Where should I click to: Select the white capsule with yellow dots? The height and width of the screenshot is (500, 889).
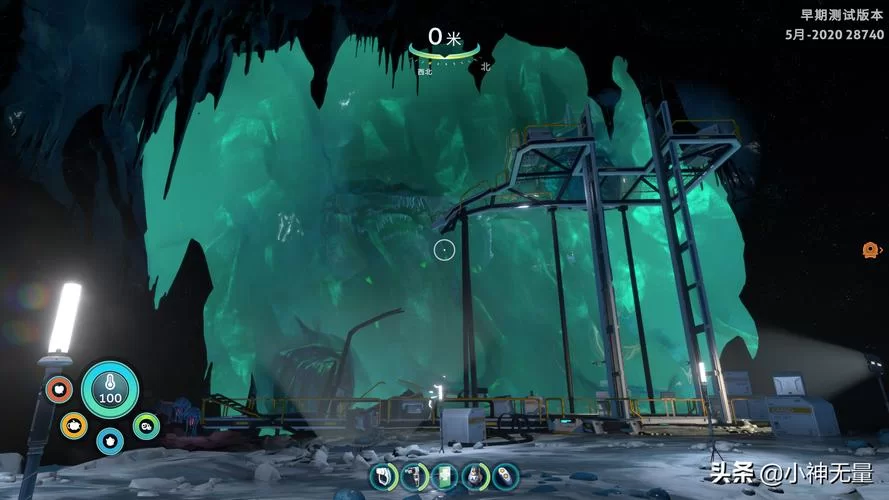click(x=506, y=476)
